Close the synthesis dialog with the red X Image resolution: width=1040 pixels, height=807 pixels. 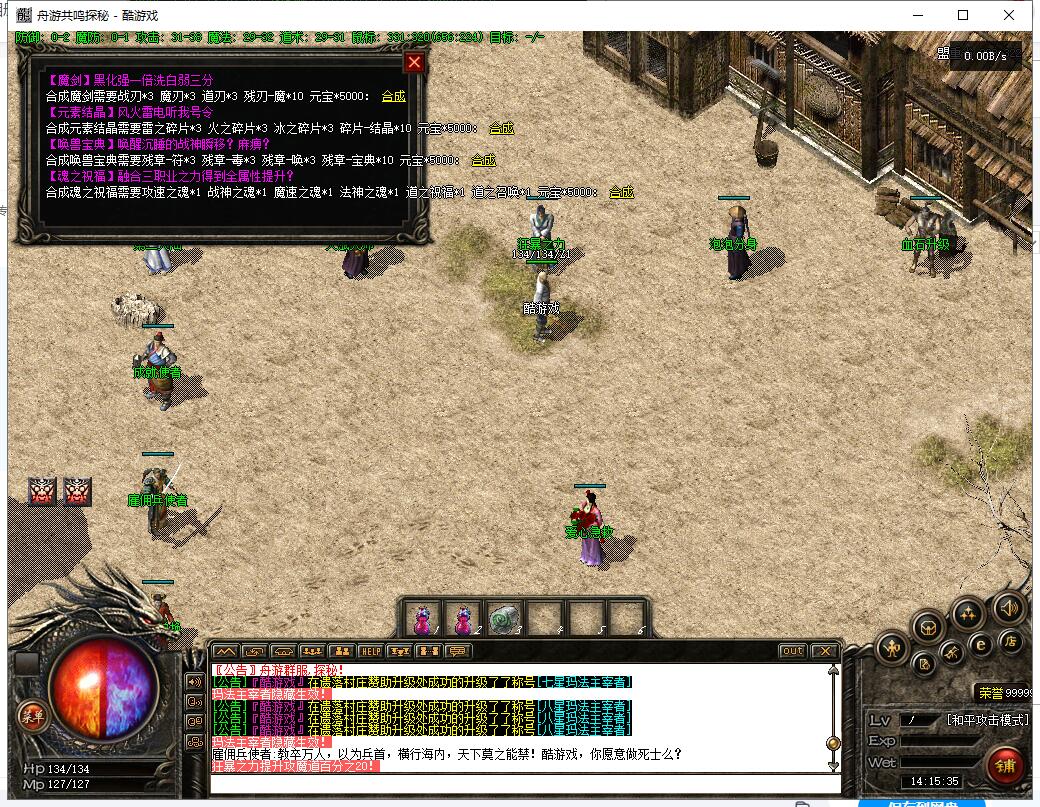click(x=414, y=62)
